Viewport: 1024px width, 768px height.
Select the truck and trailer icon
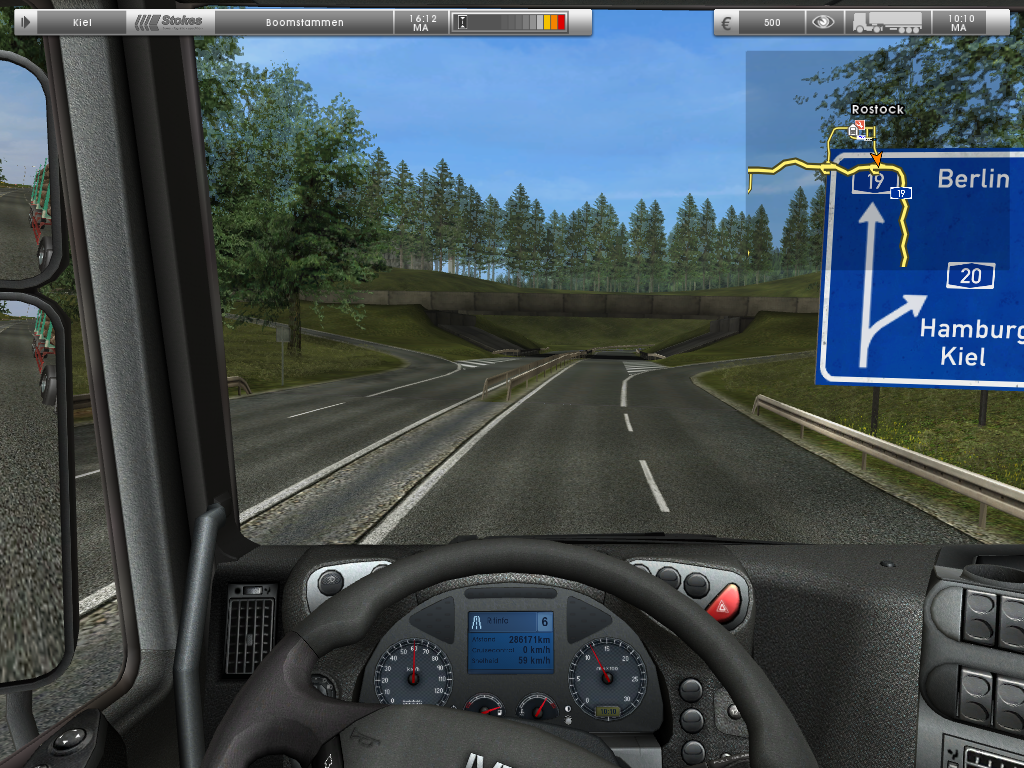click(886, 22)
